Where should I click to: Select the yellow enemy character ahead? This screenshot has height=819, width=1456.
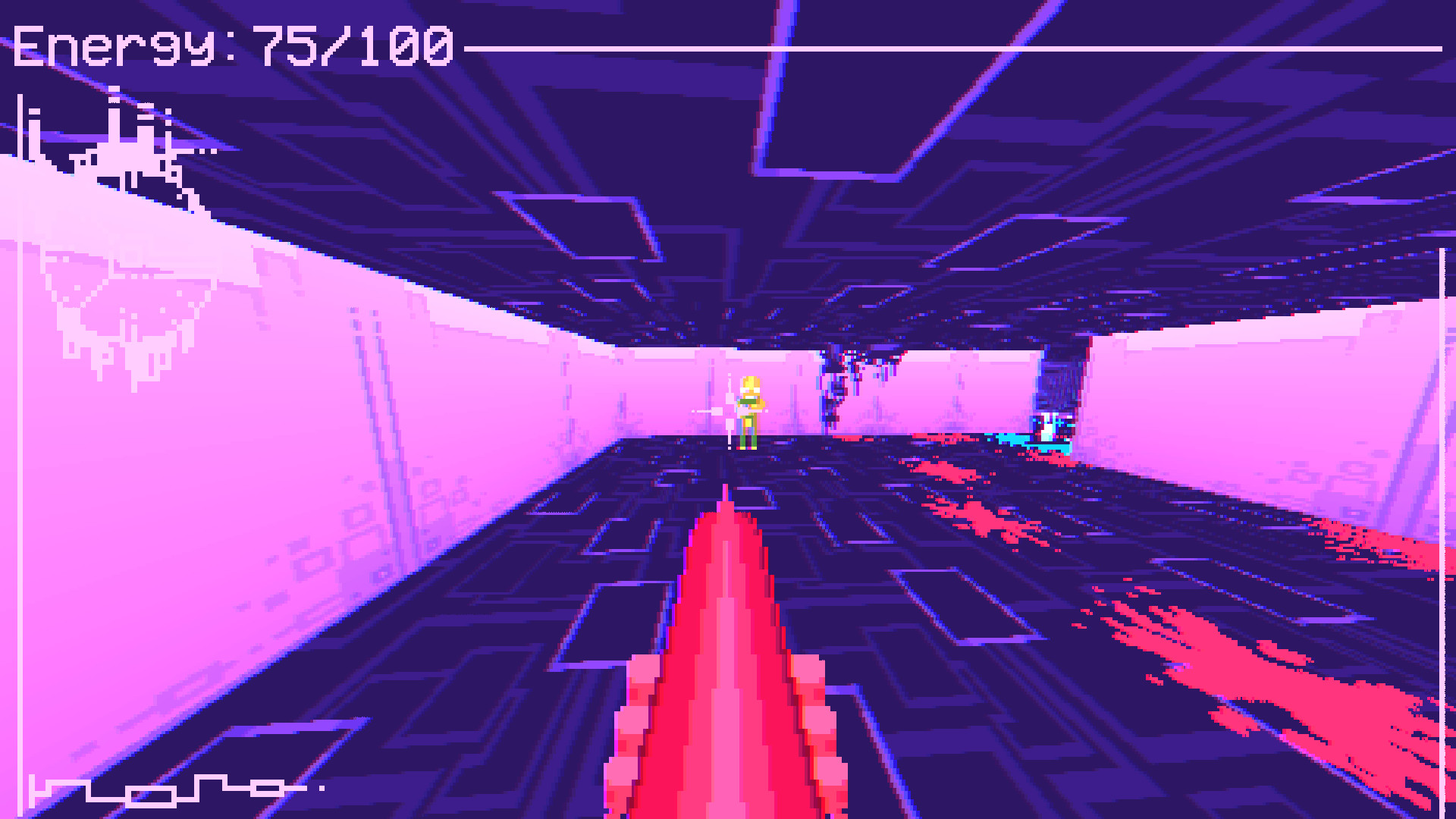[x=749, y=409]
